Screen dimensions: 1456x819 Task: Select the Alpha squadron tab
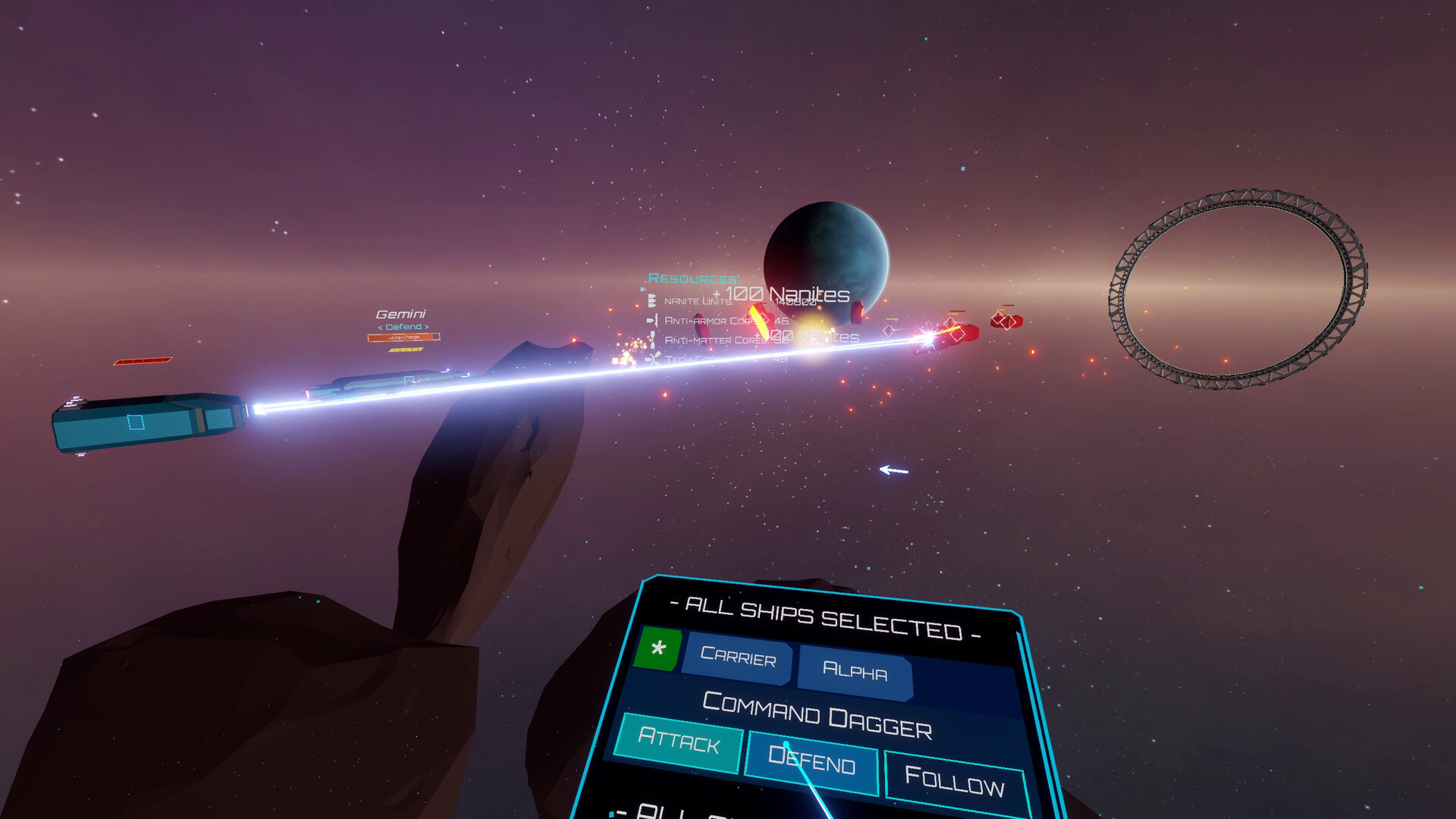point(855,671)
